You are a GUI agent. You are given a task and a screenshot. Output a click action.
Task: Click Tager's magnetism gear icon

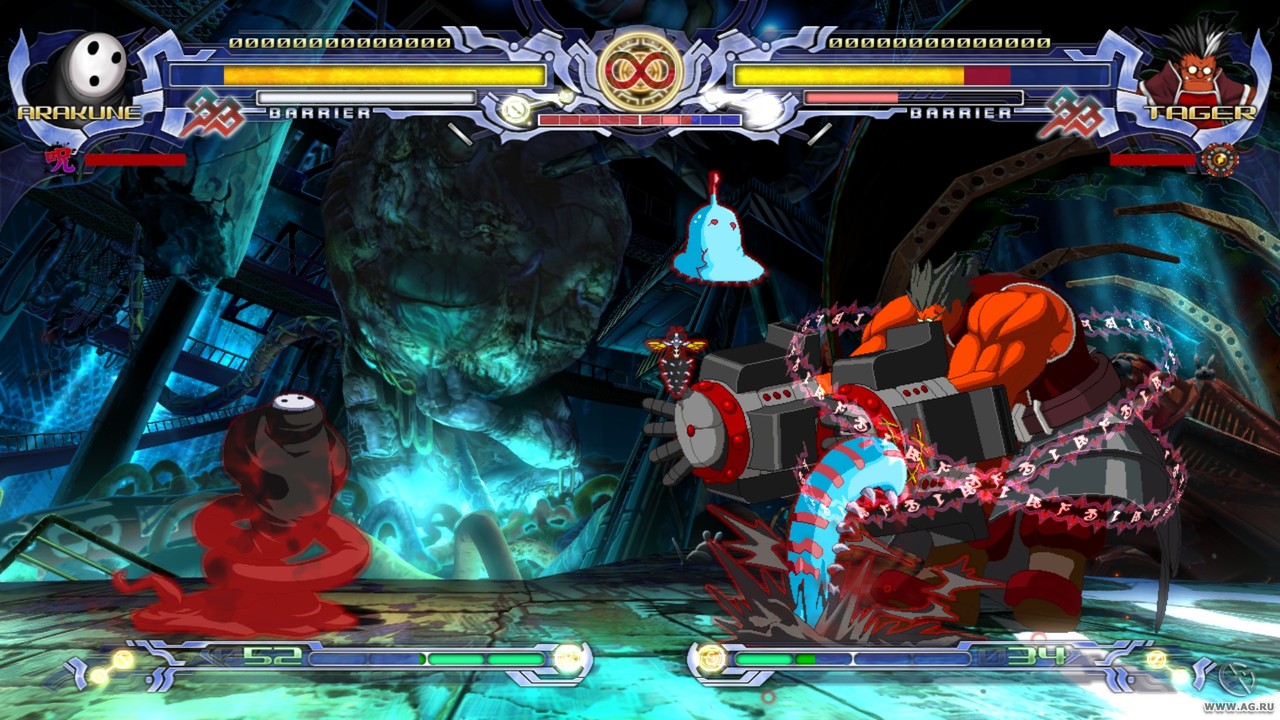click(x=1219, y=159)
